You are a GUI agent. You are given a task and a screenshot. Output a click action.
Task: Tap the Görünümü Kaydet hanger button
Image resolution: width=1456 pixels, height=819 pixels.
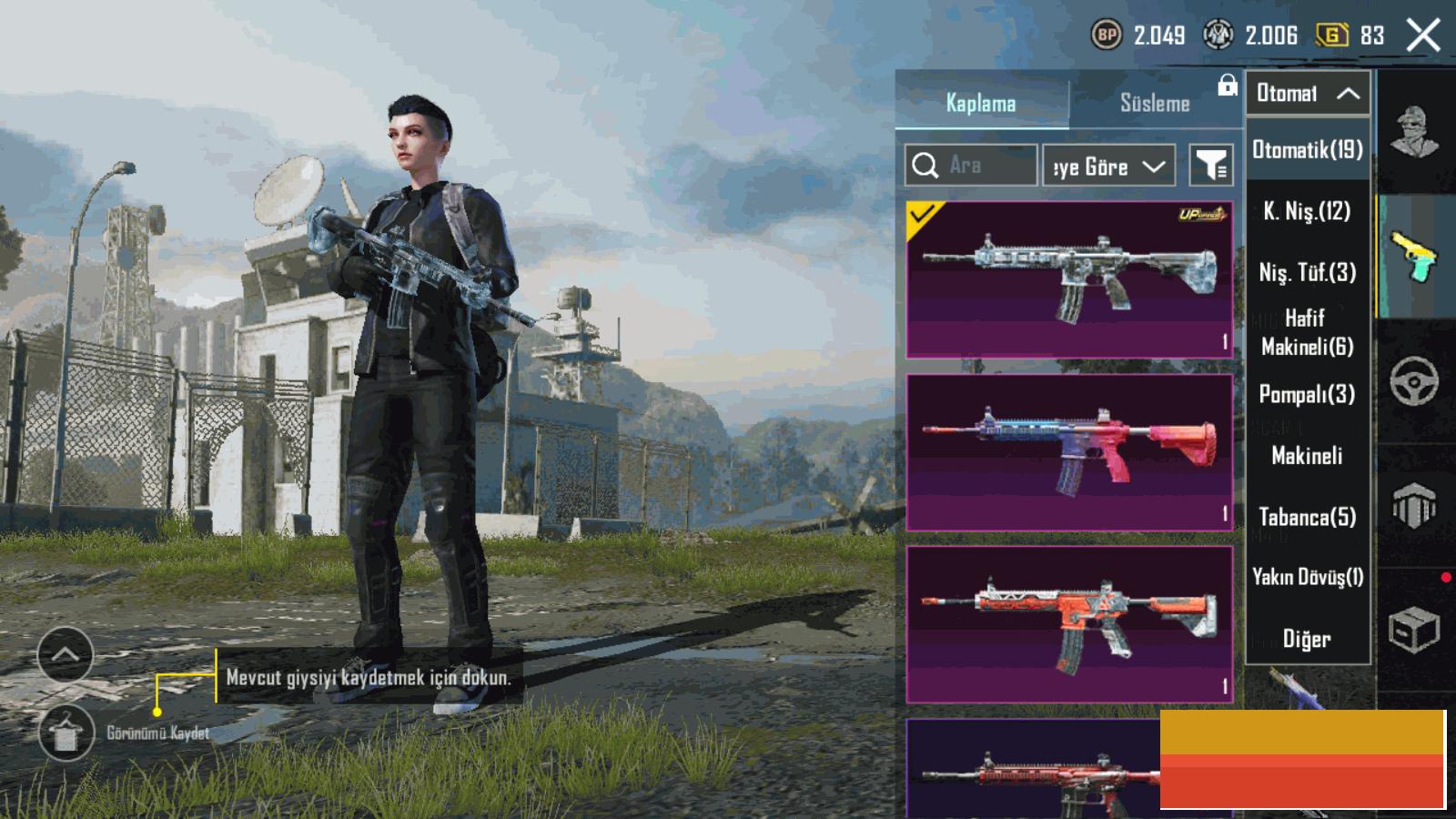(x=66, y=733)
